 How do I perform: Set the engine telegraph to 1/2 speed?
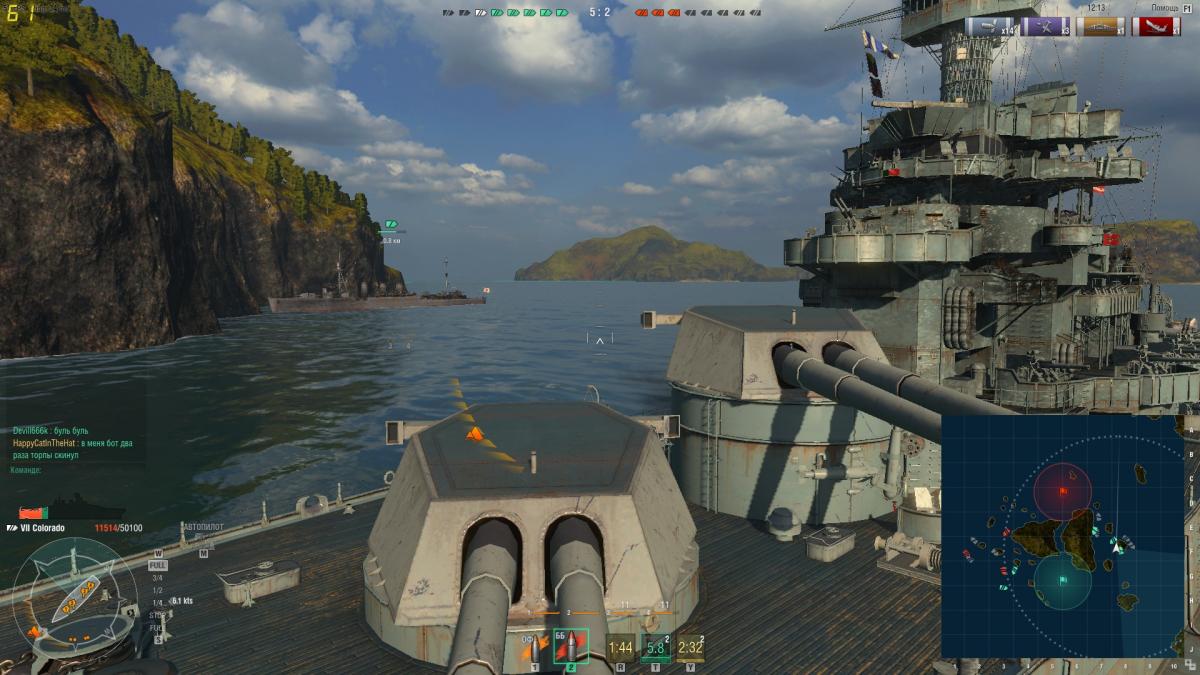(157, 590)
